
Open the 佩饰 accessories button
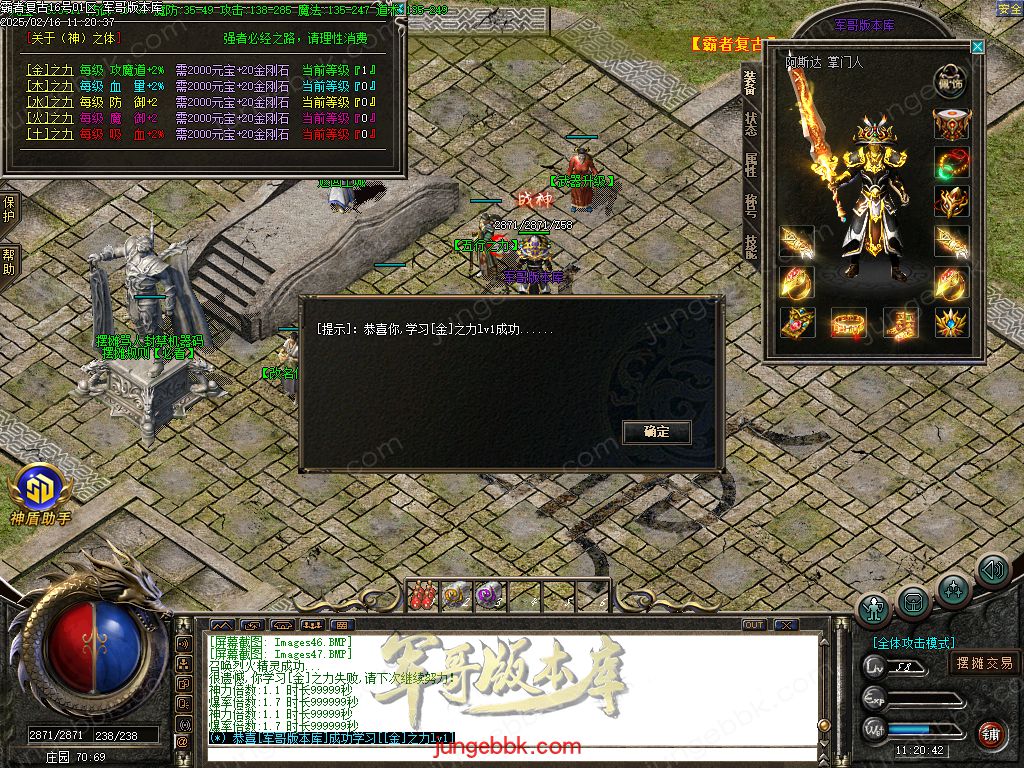[951, 81]
